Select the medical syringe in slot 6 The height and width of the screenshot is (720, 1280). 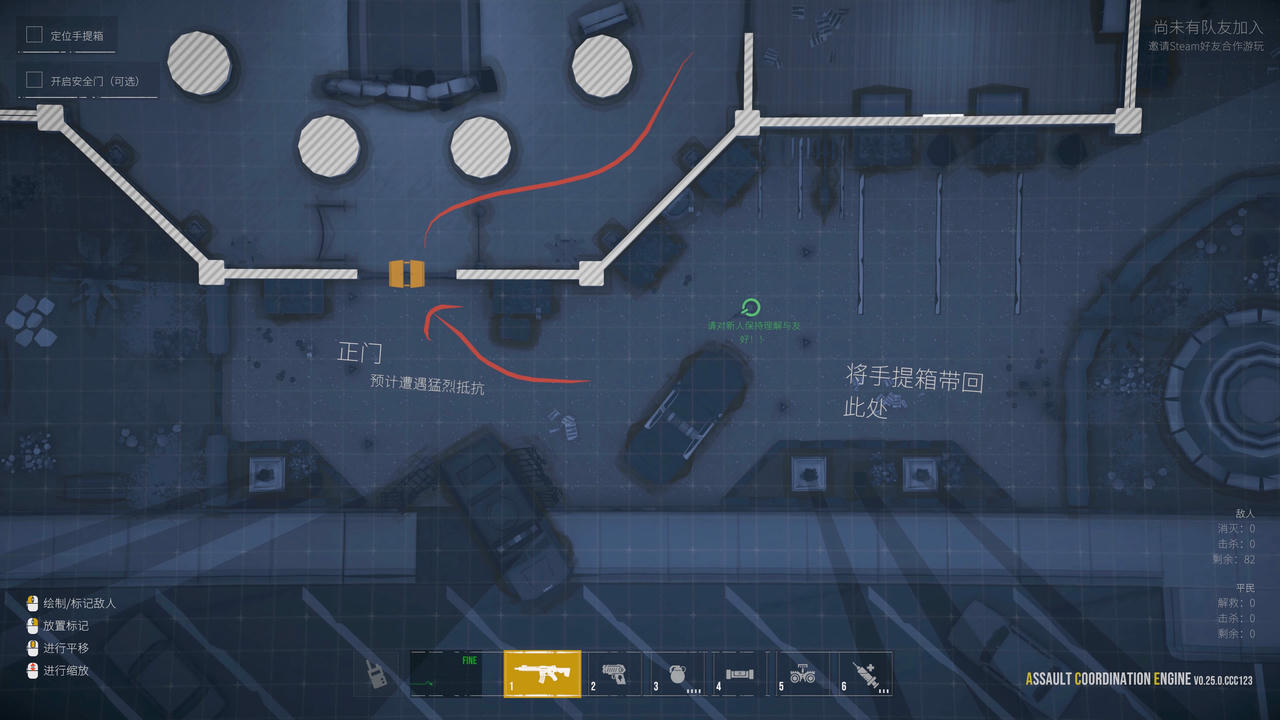pos(868,674)
